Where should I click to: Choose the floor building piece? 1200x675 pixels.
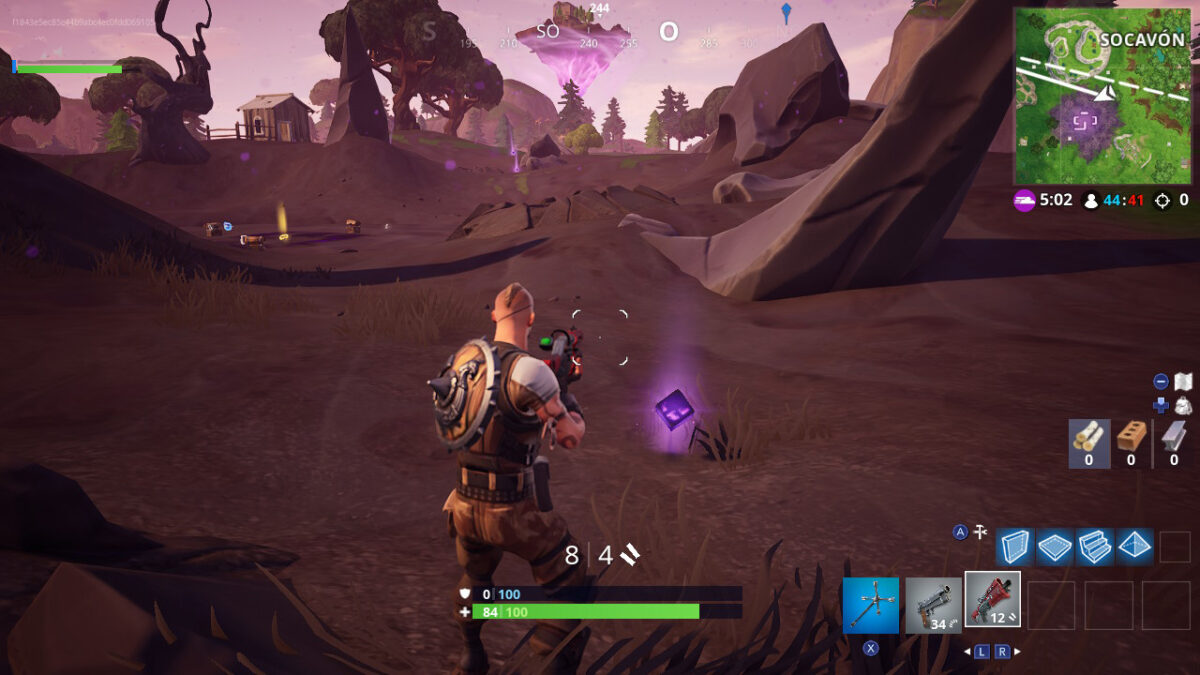1054,547
